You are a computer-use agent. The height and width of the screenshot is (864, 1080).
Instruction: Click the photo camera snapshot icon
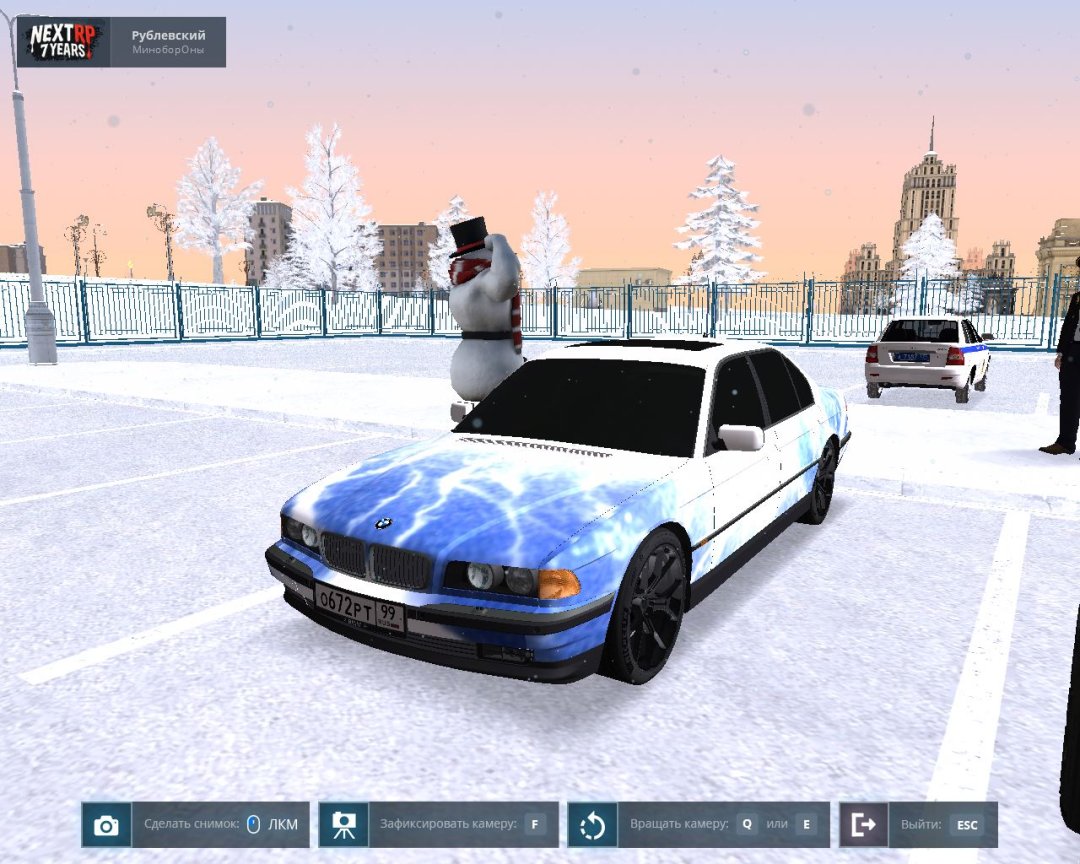[106, 825]
